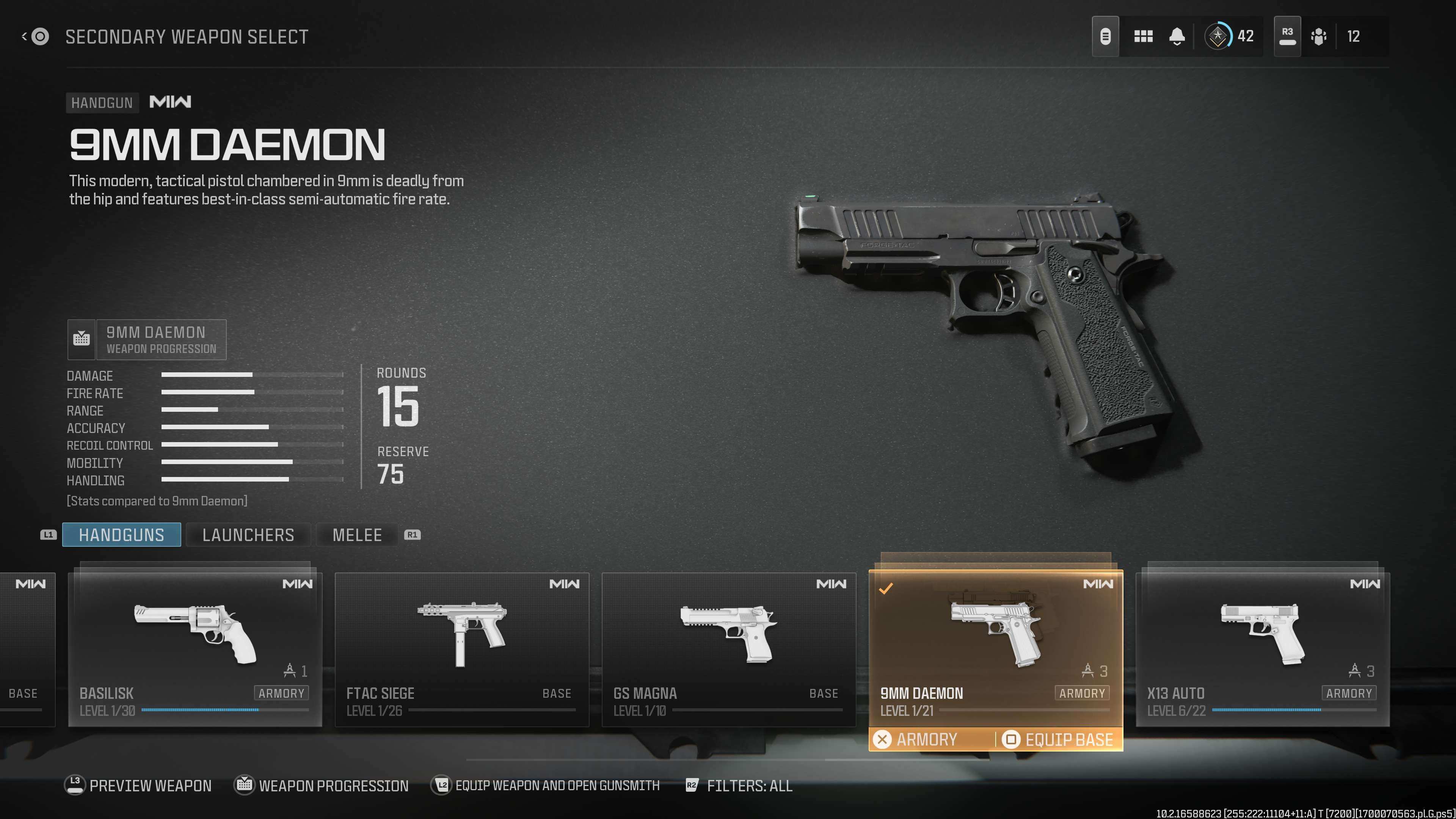The height and width of the screenshot is (819, 1456).
Task: Open the social party icon
Action: click(1318, 37)
